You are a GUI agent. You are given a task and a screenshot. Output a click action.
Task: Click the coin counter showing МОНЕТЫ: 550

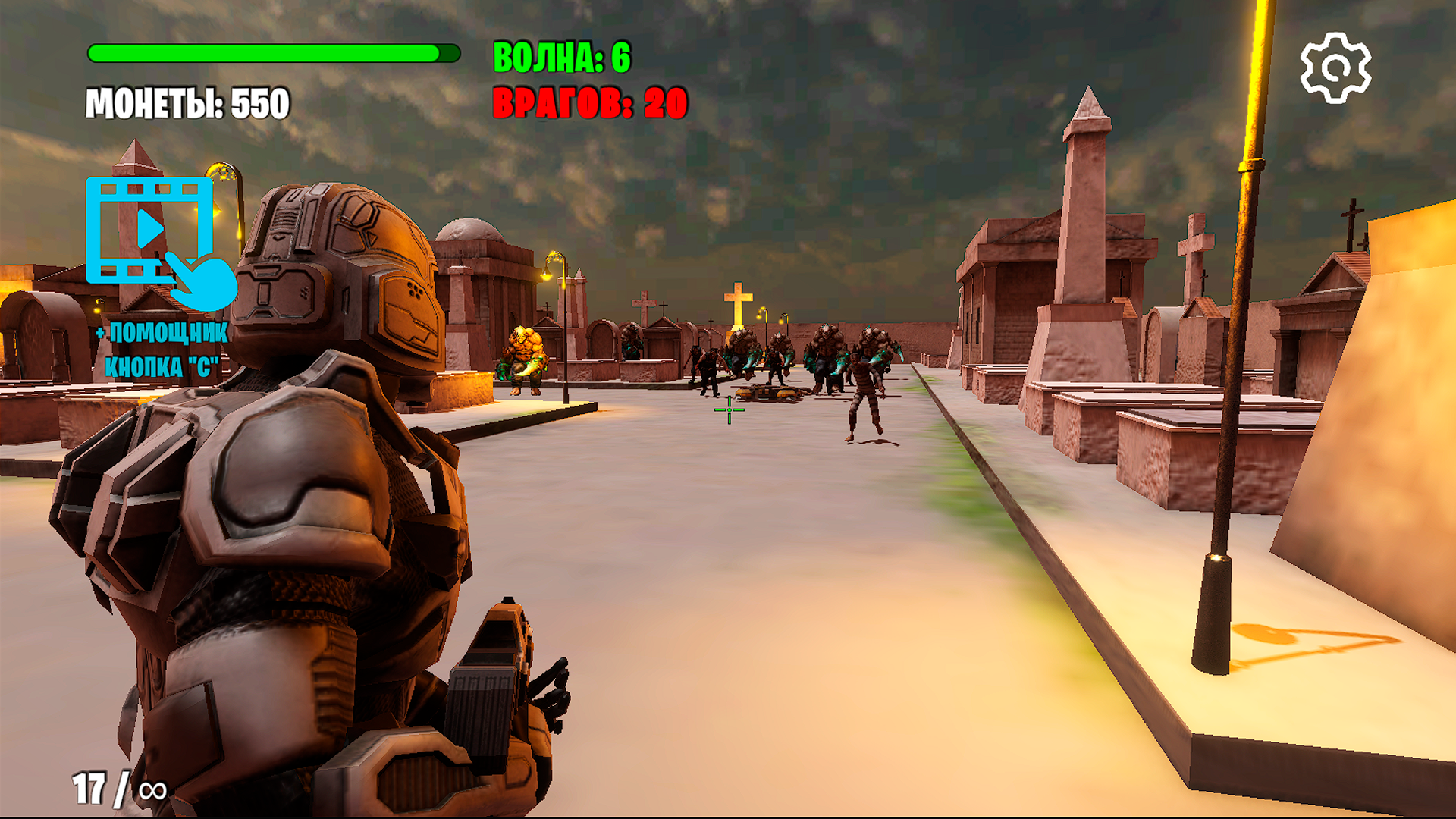(187, 102)
